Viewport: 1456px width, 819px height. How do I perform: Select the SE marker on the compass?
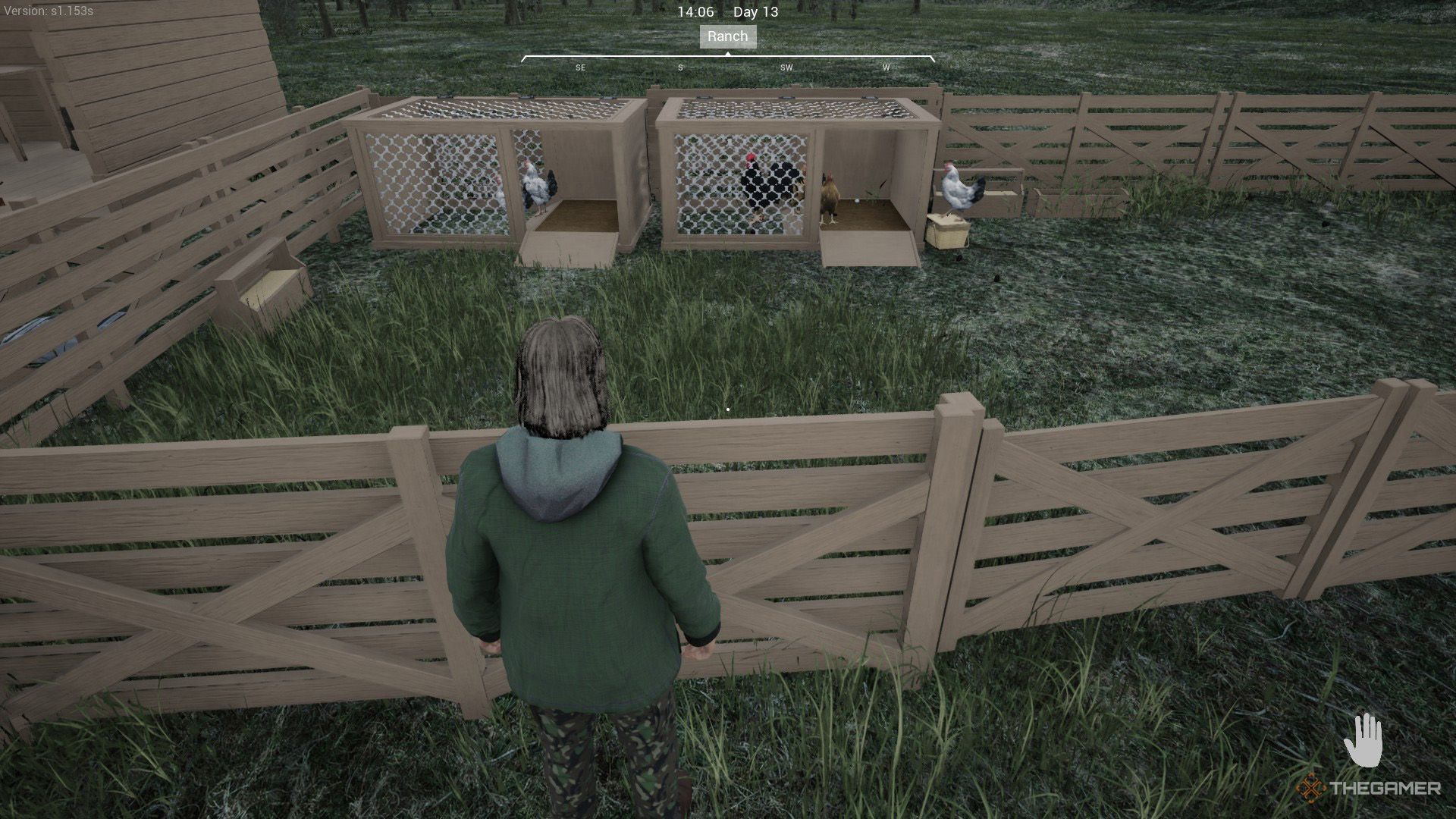581,67
